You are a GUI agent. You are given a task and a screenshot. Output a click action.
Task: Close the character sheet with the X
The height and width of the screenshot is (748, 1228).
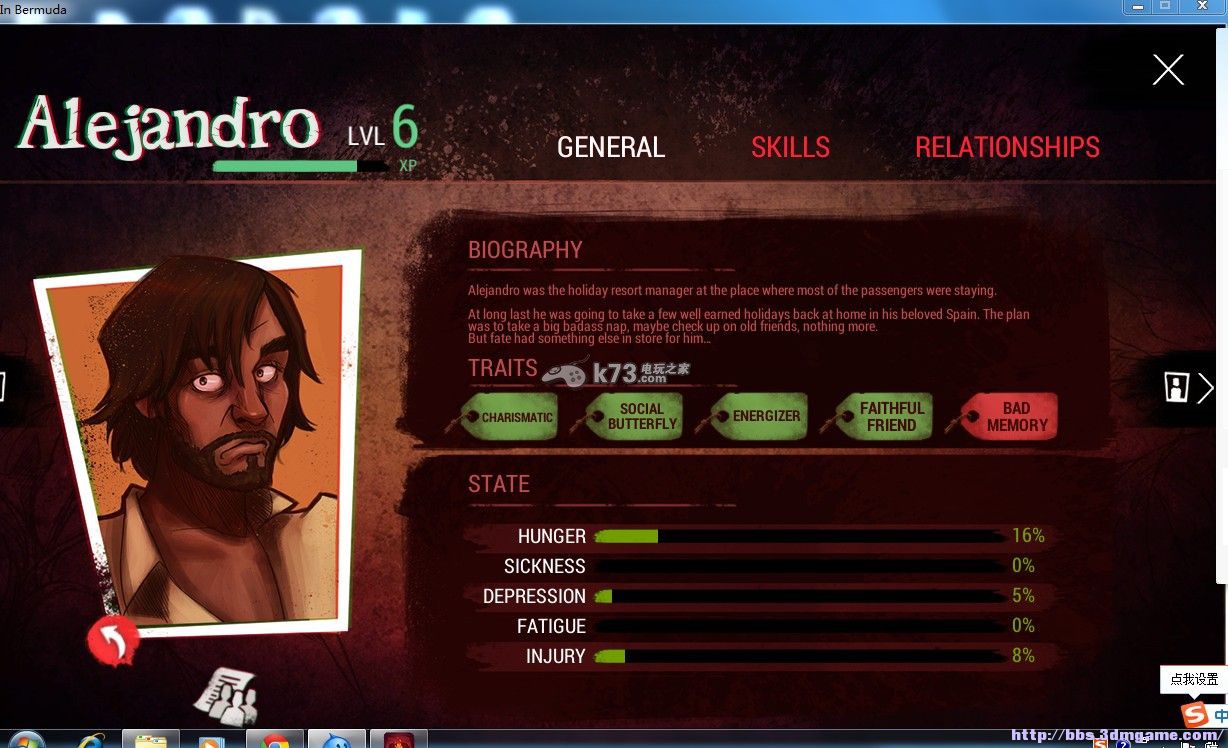[x=1168, y=70]
